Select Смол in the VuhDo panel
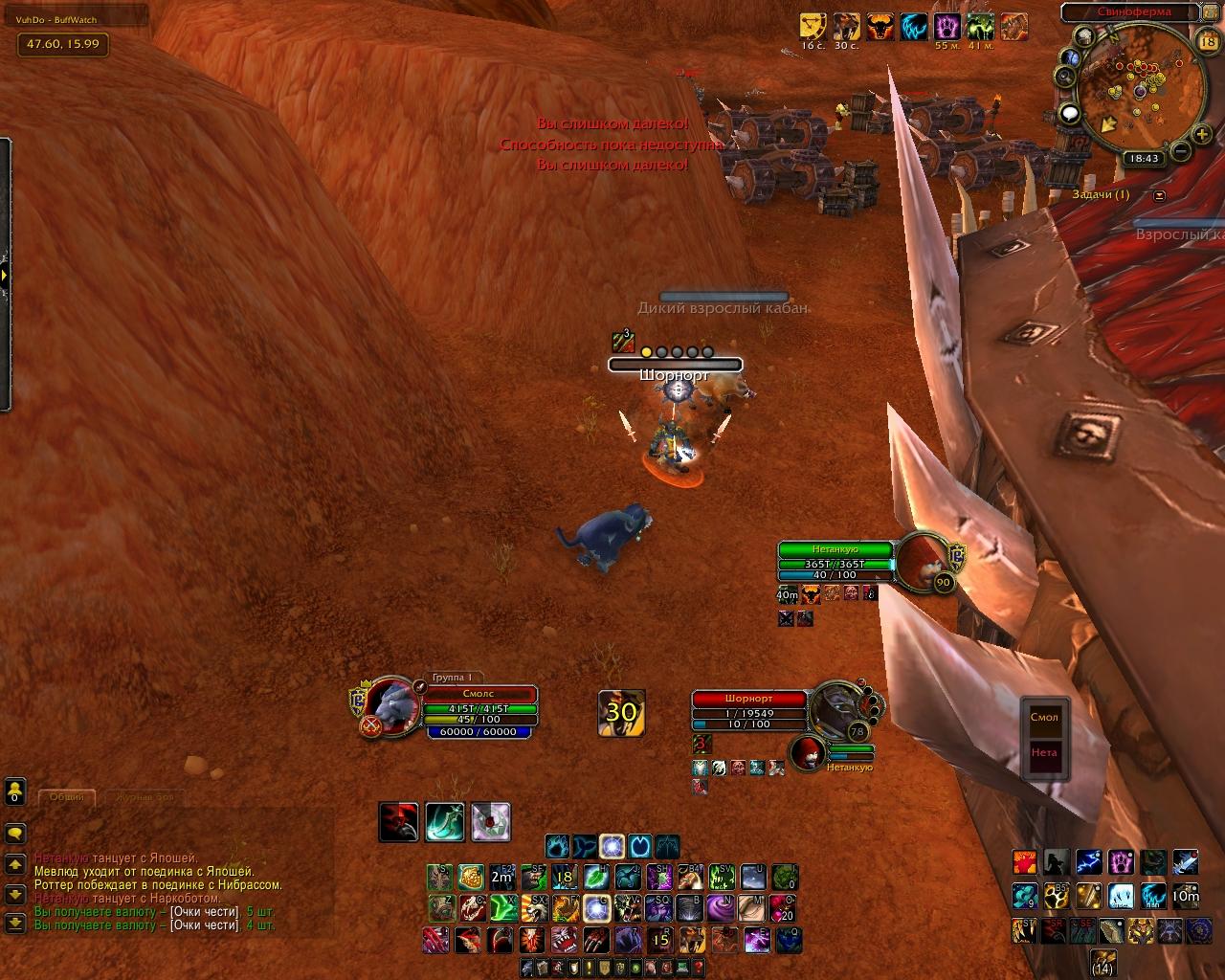 1044,717
